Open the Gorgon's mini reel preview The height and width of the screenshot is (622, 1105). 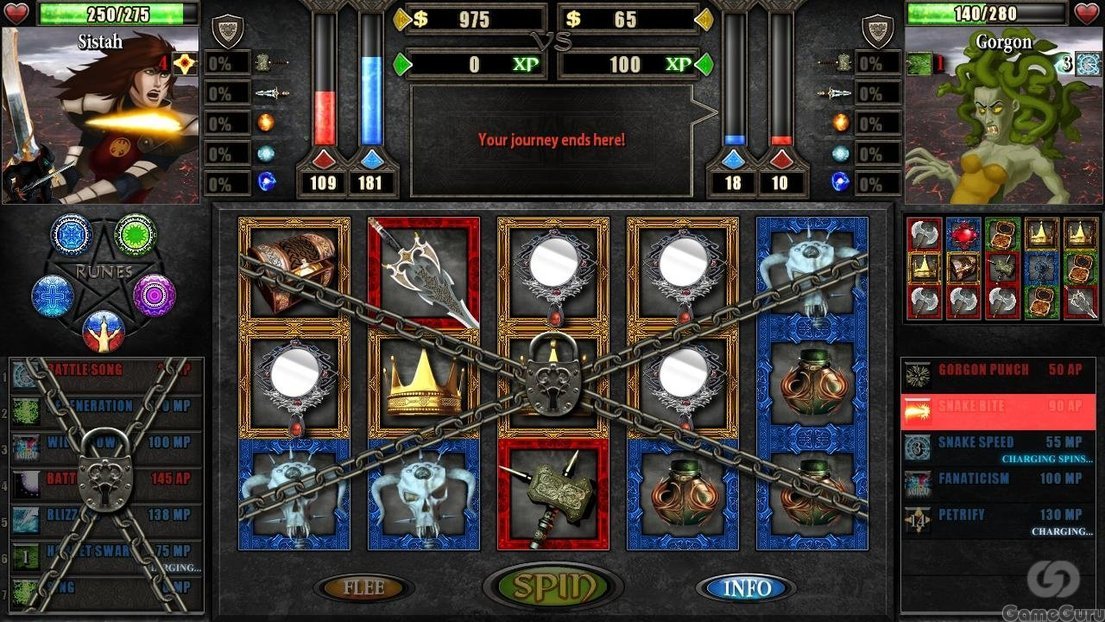(x=1001, y=268)
